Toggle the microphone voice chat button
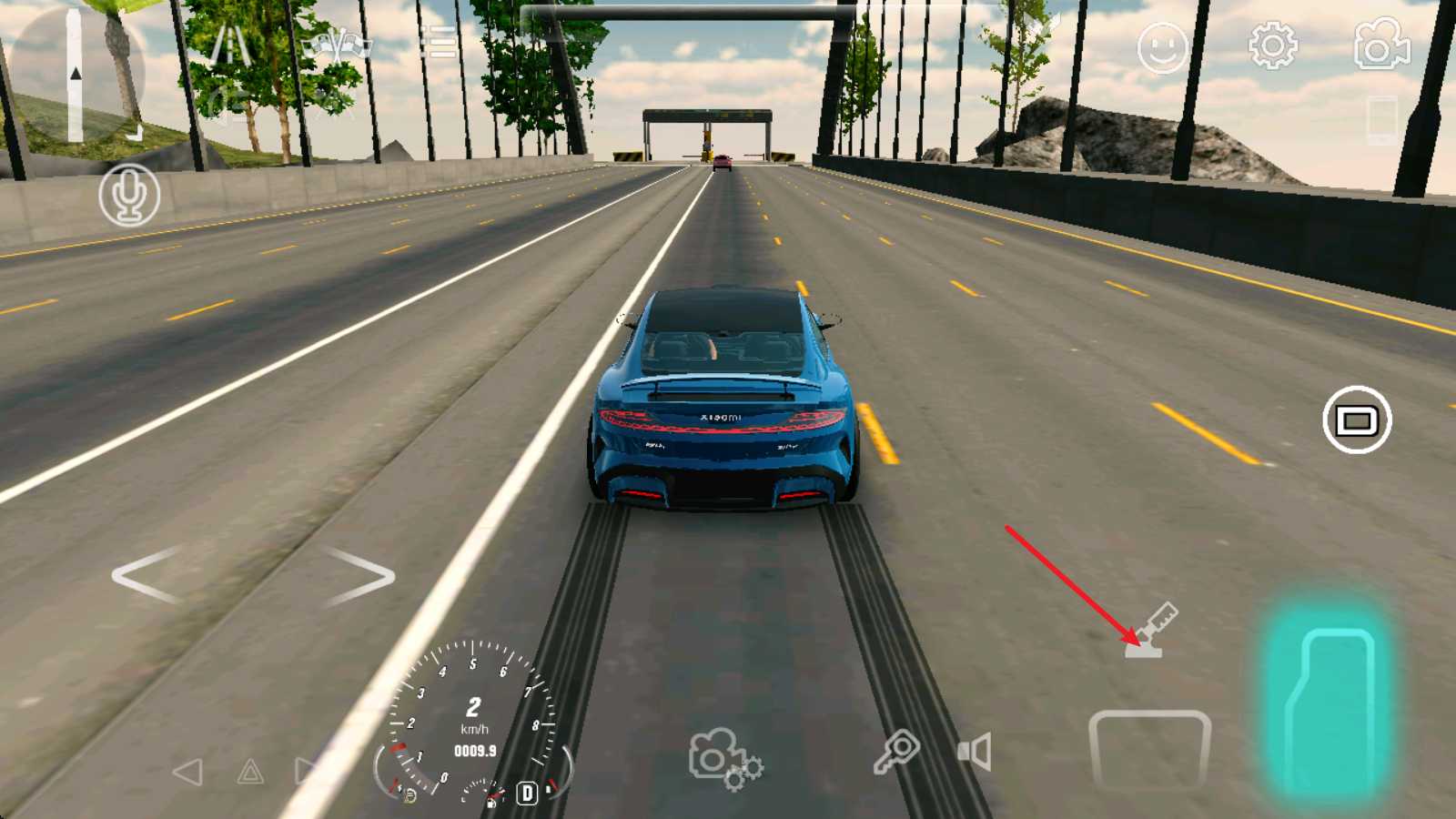 click(x=129, y=195)
